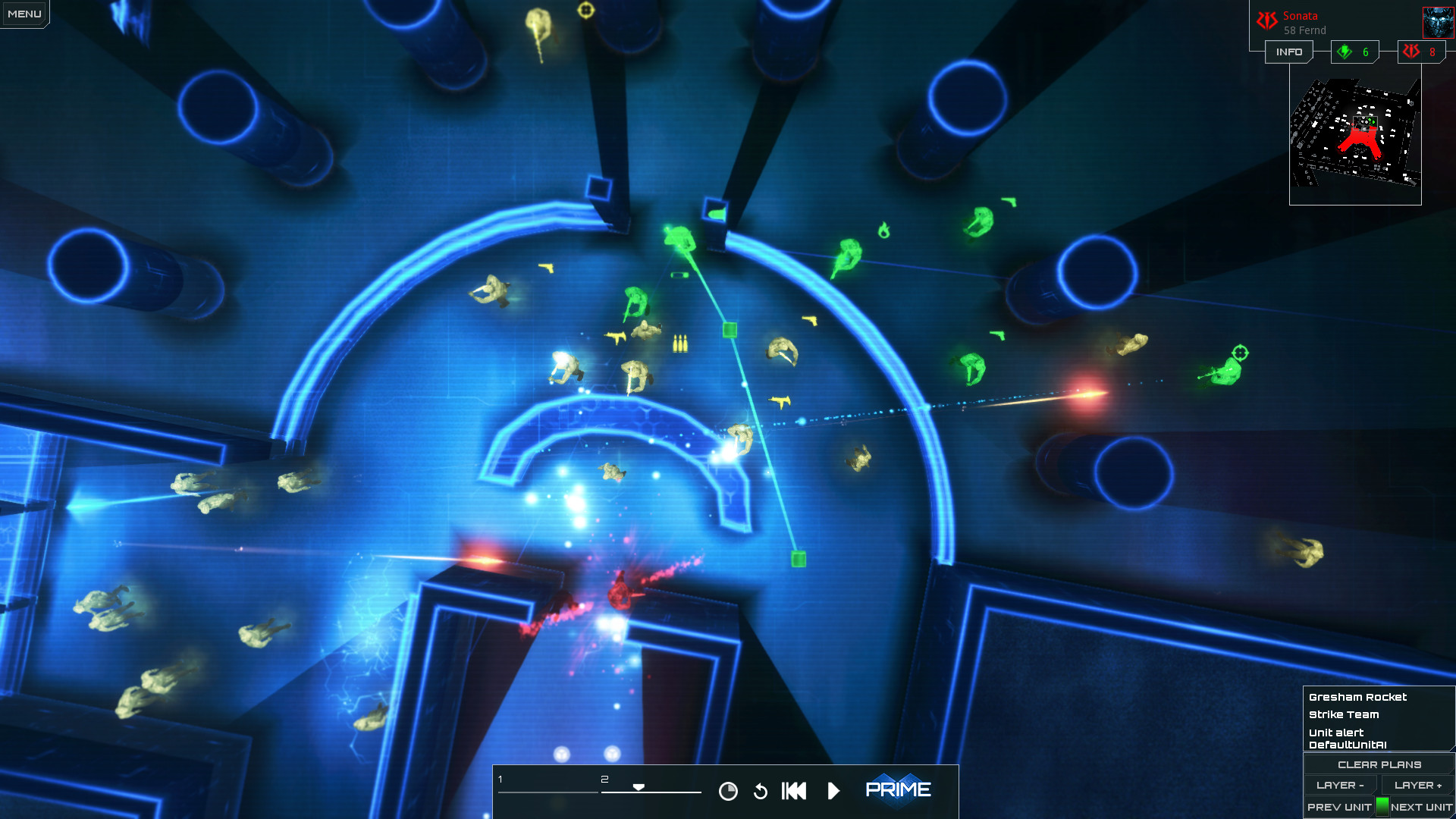This screenshot has width=1456, height=819.
Task: Click the circular rewind/undo icon
Action: click(x=760, y=790)
